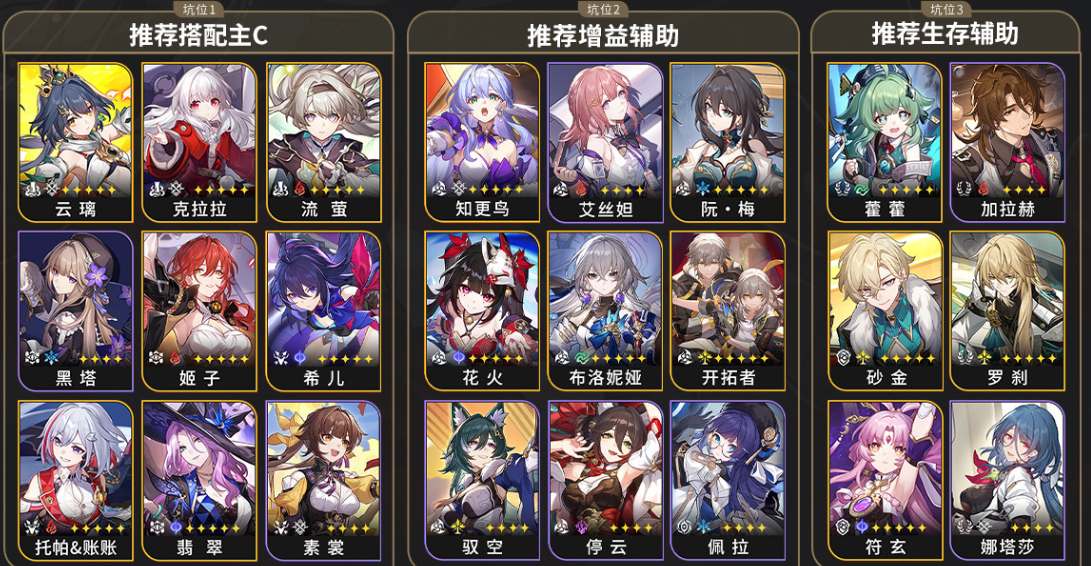Click the 阮·梅 character portrait
The image size is (1091, 566).
(x=727, y=140)
